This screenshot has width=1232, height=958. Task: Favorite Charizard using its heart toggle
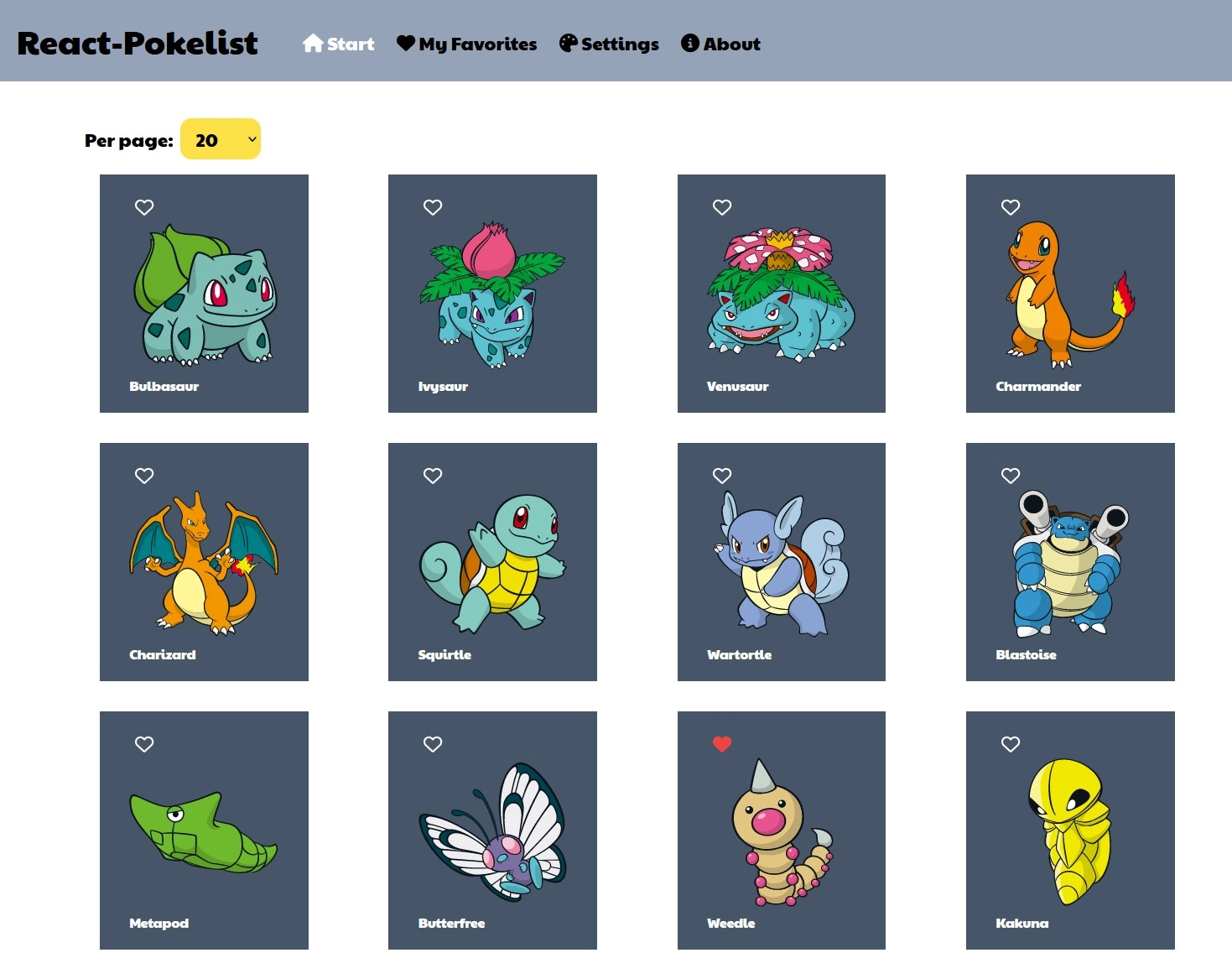(x=144, y=475)
